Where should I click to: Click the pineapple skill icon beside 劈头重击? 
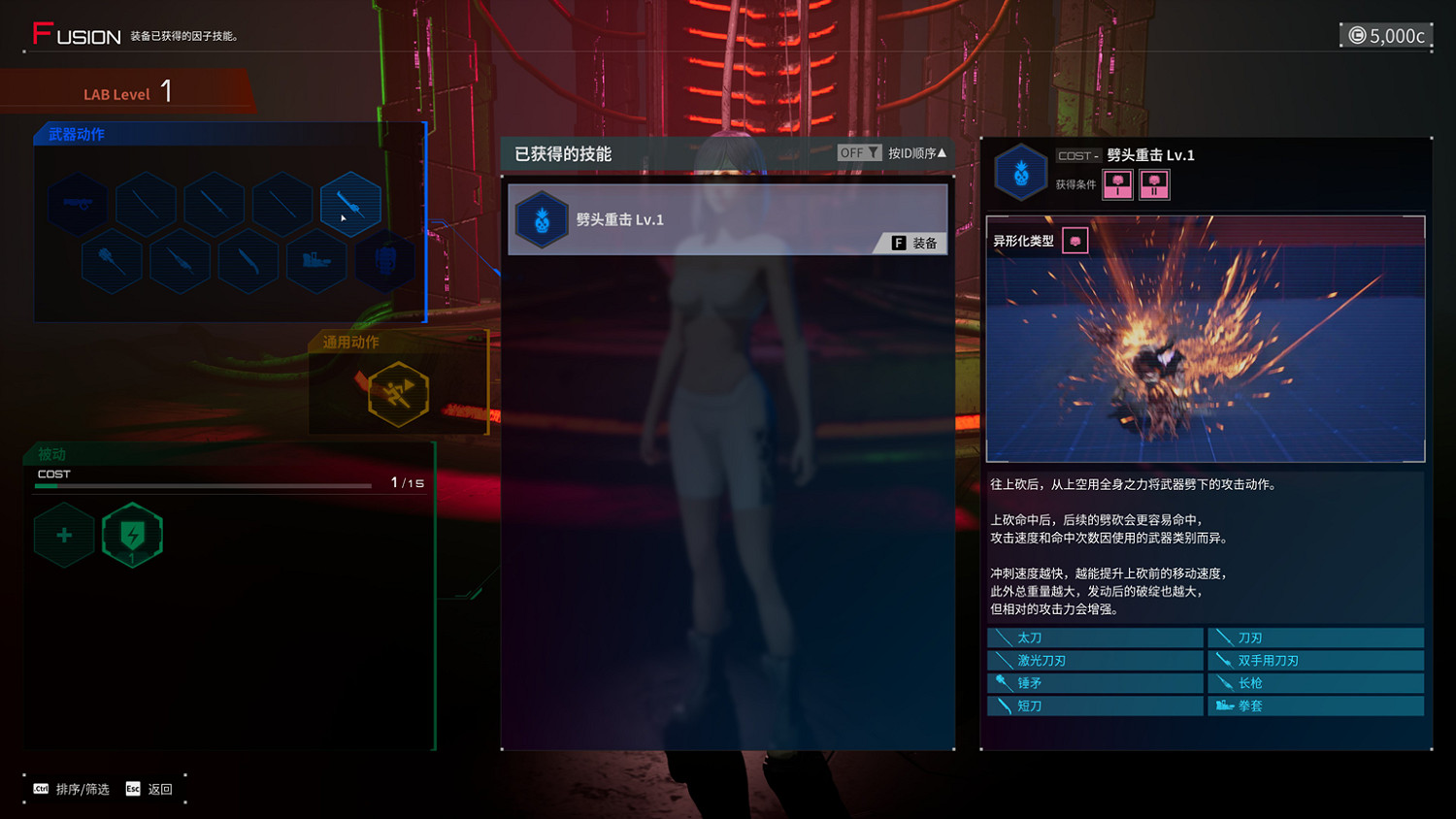tap(542, 219)
